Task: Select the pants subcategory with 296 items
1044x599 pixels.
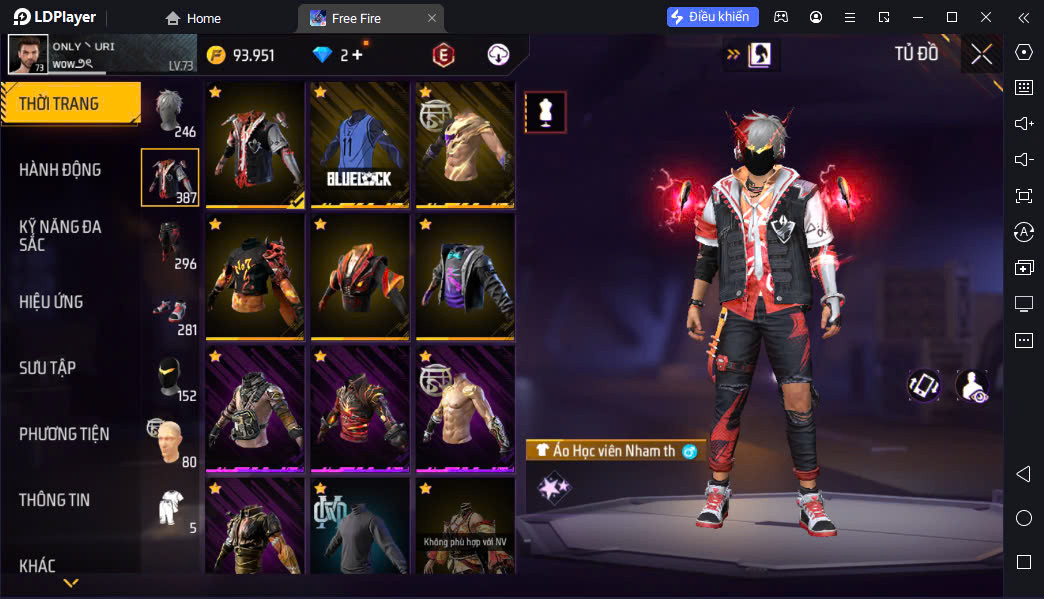Action: pos(171,245)
